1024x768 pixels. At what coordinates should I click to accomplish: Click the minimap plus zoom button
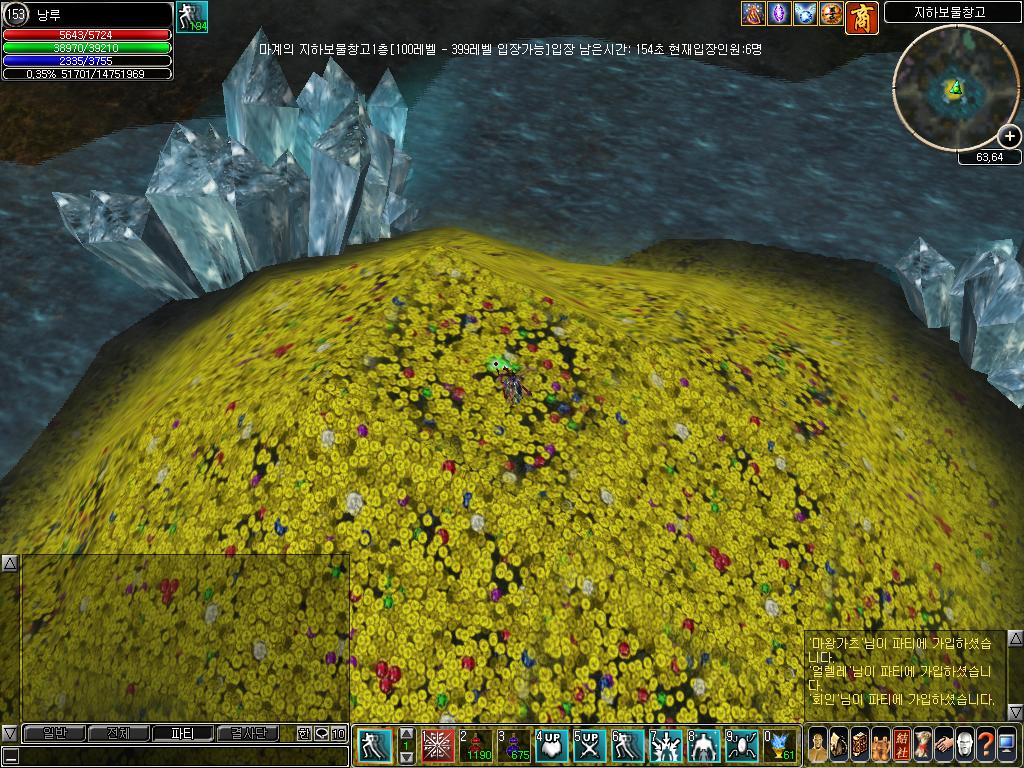1009,136
